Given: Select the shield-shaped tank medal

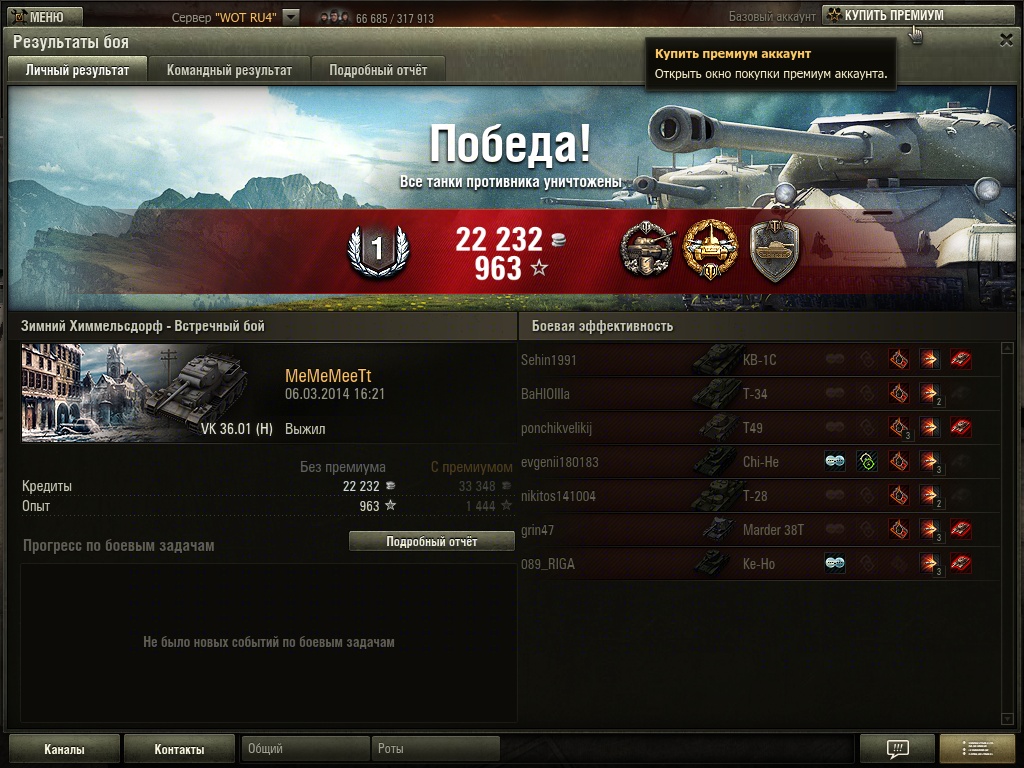Looking at the screenshot, I should pos(774,250).
